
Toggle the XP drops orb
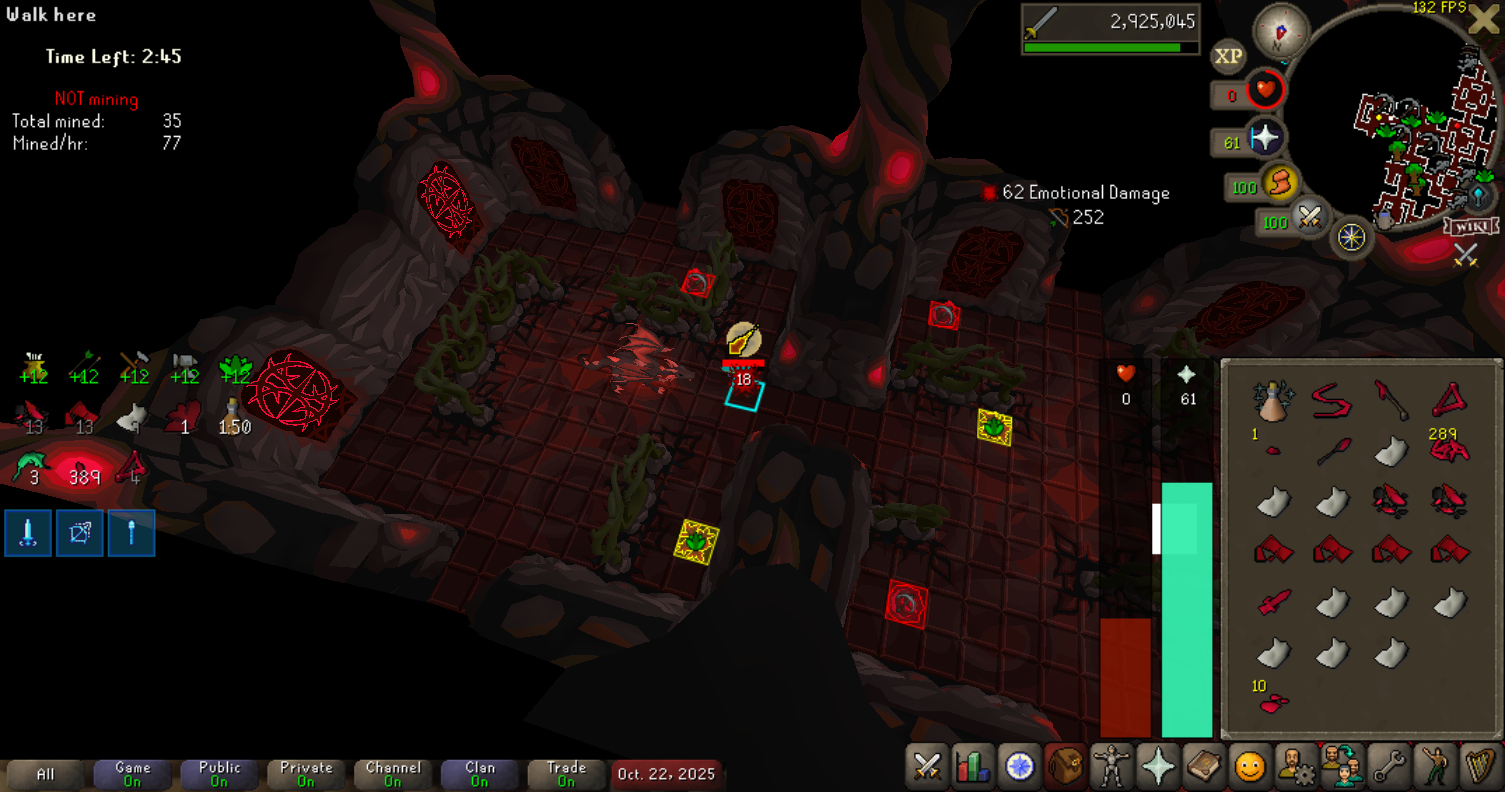coord(1228,57)
